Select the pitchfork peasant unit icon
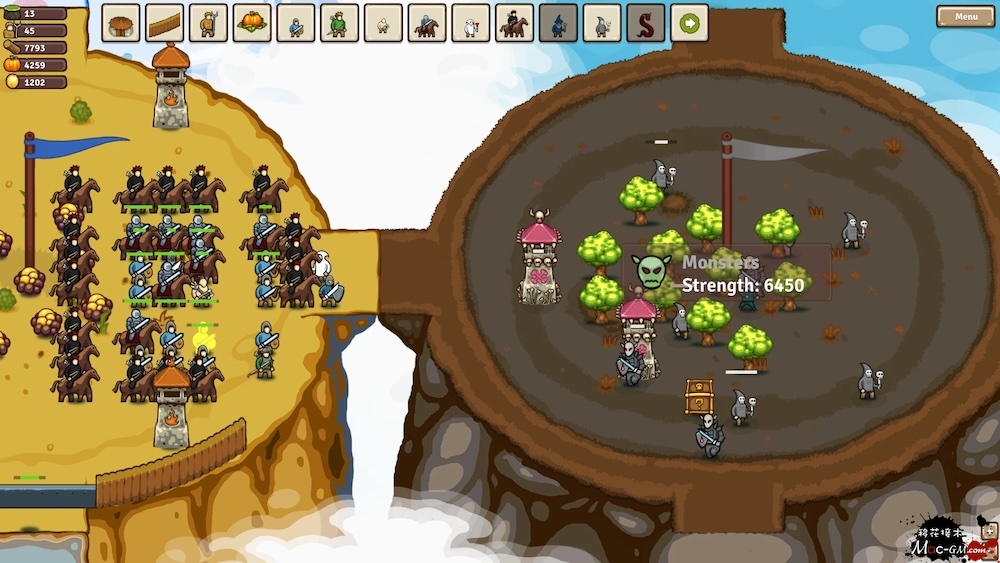This screenshot has height=563, width=1000. pyautogui.click(x=208, y=23)
